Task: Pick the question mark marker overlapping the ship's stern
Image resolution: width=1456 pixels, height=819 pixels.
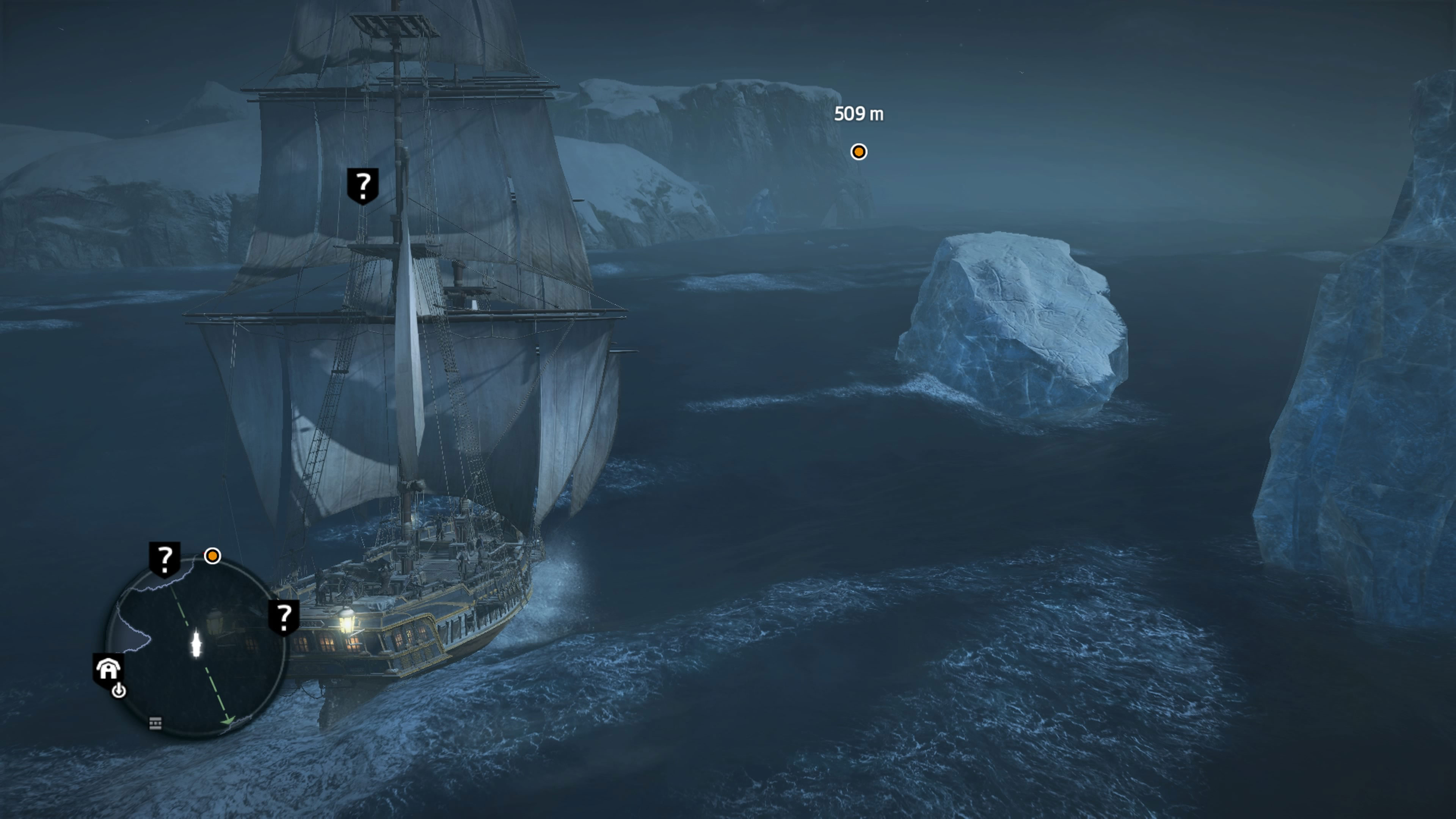Action: pyautogui.click(x=284, y=617)
